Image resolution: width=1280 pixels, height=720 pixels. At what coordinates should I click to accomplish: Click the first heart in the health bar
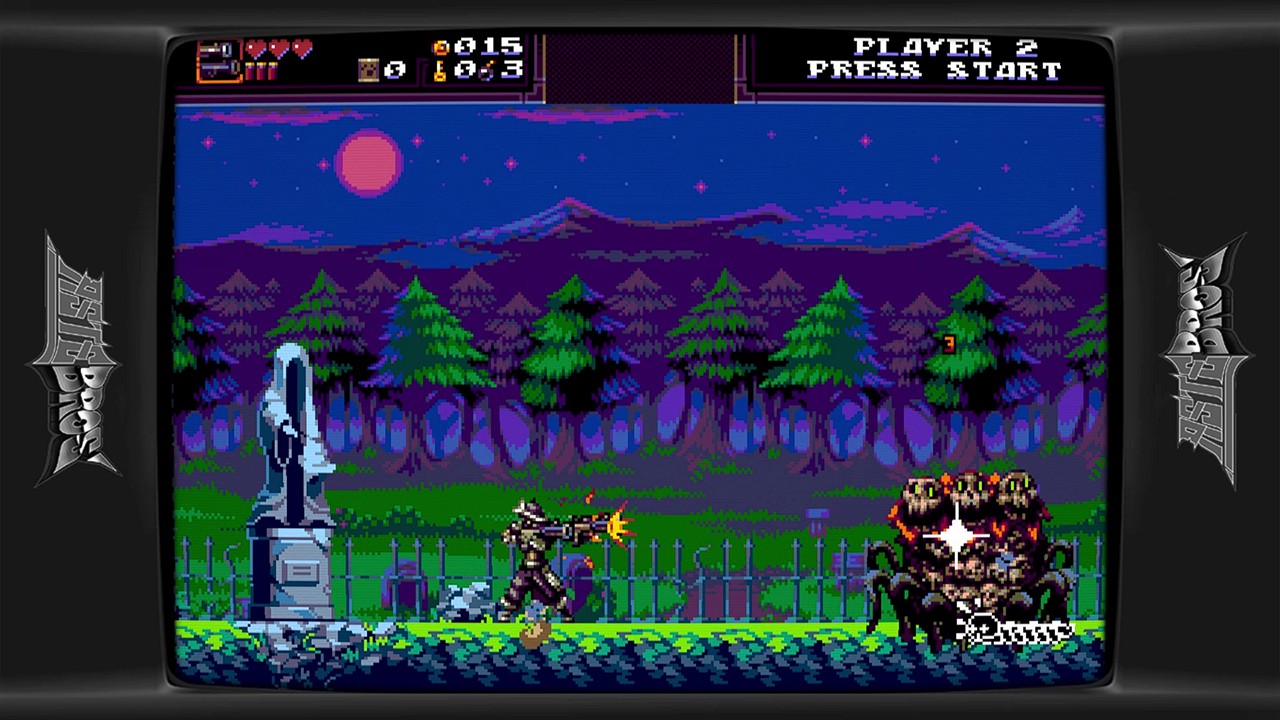pyautogui.click(x=256, y=48)
